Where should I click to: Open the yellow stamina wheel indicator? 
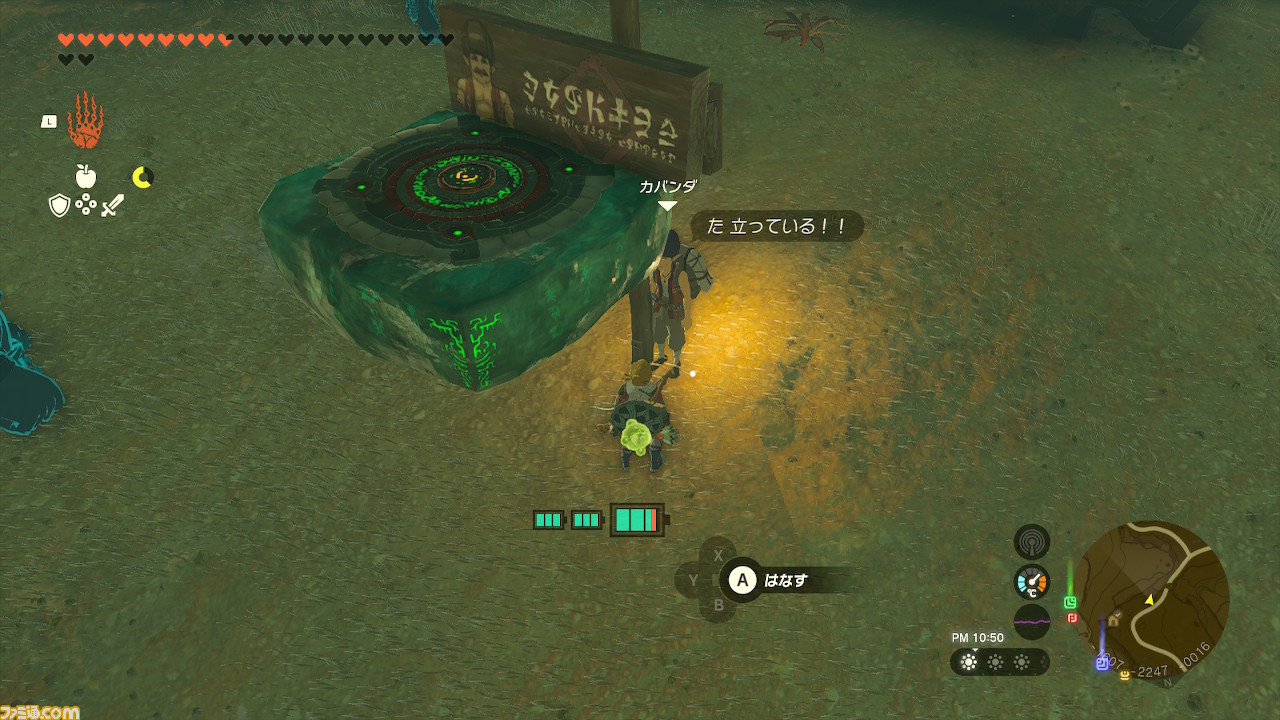point(143,177)
